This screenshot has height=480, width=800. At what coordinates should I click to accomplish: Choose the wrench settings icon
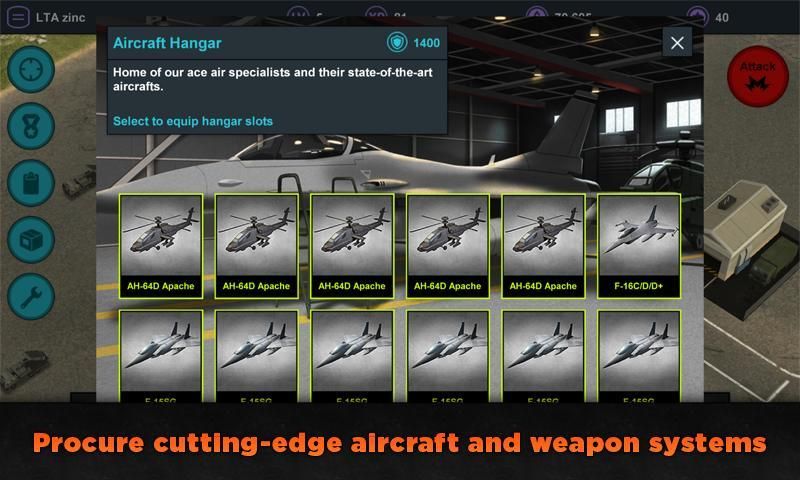tap(31, 297)
